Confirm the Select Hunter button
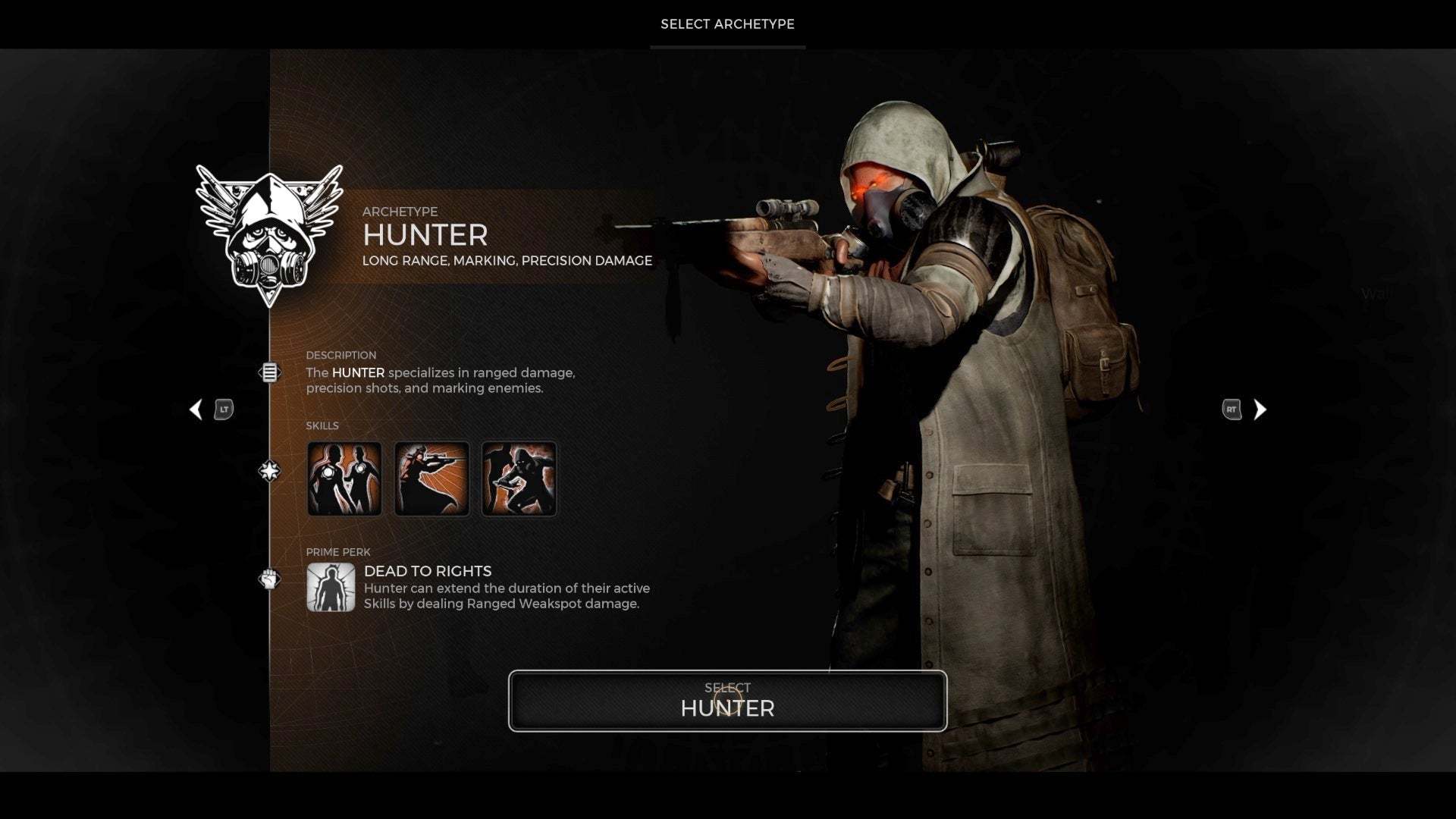The height and width of the screenshot is (819, 1456). tap(727, 701)
